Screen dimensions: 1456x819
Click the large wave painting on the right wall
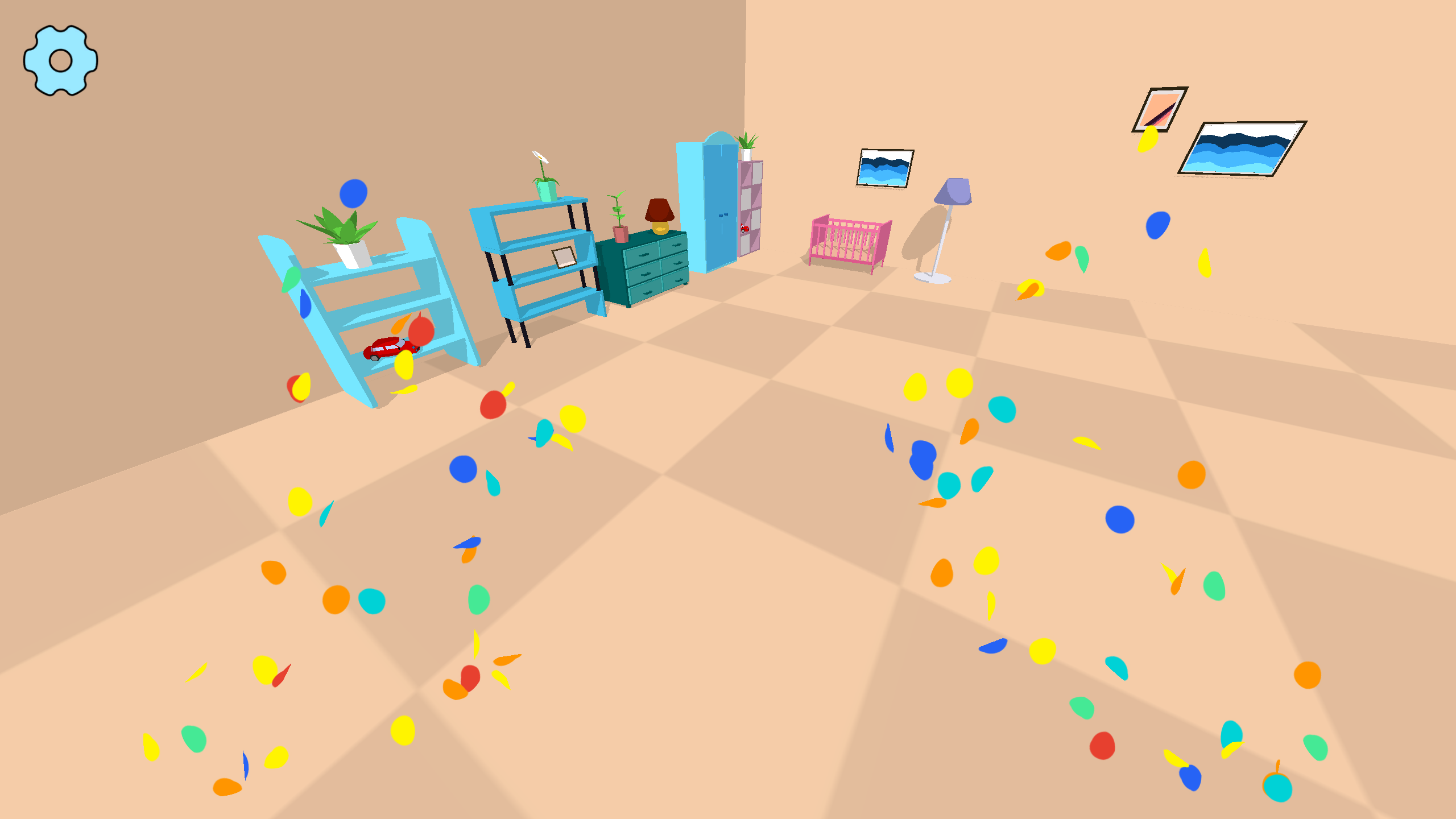[1237, 151]
